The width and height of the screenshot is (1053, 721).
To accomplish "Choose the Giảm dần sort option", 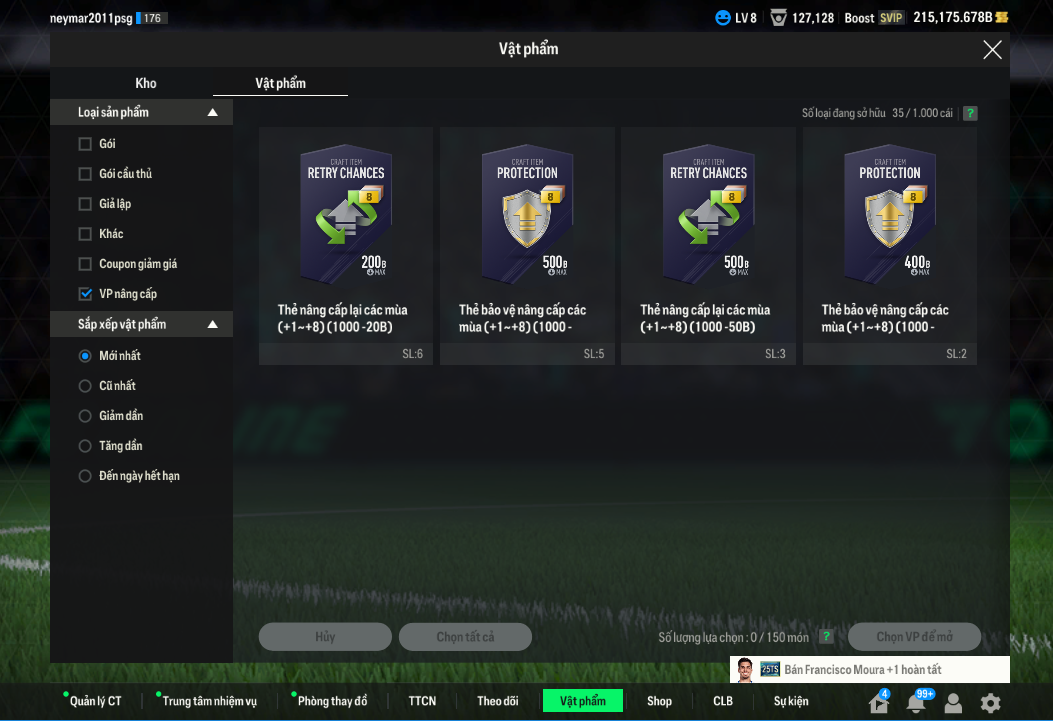I will pyautogui.click(x=85, y=416).
